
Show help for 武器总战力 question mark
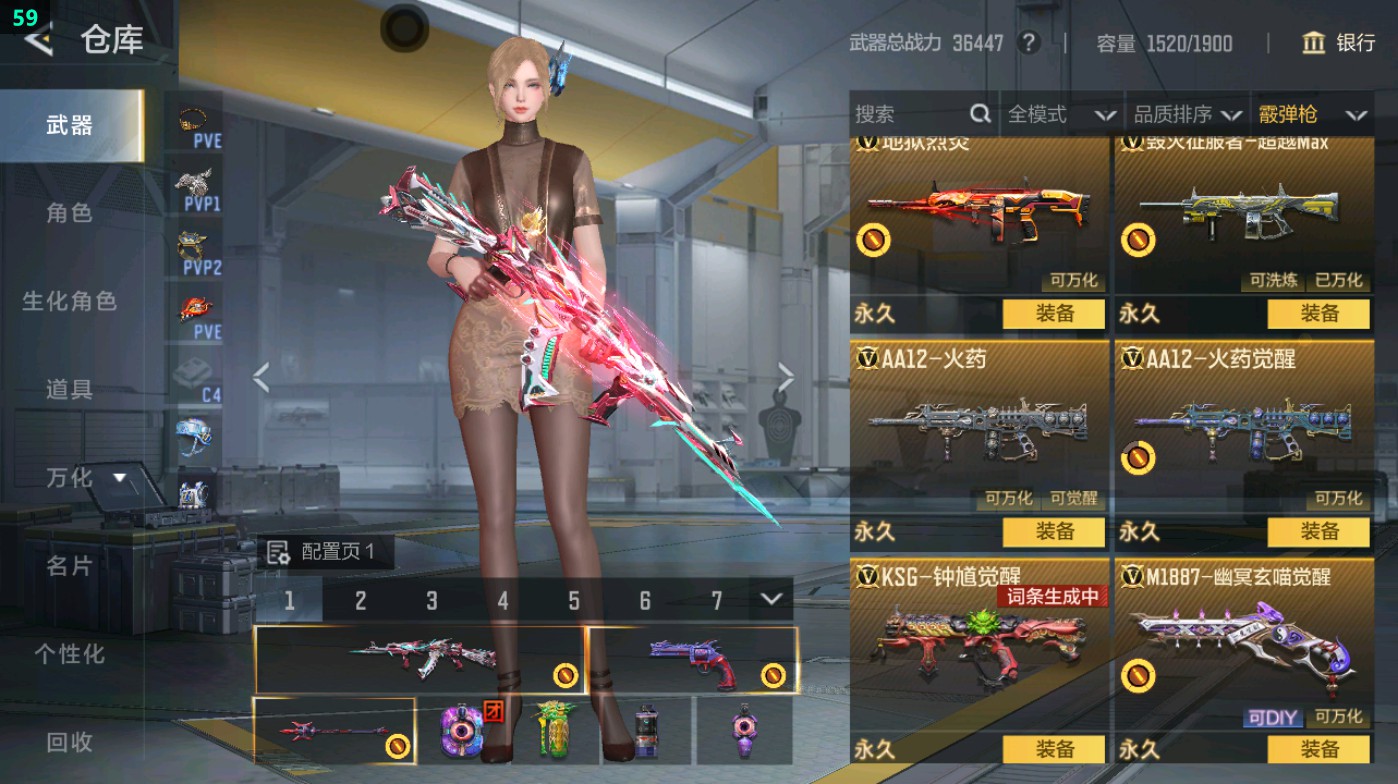tap(1027, 43)
